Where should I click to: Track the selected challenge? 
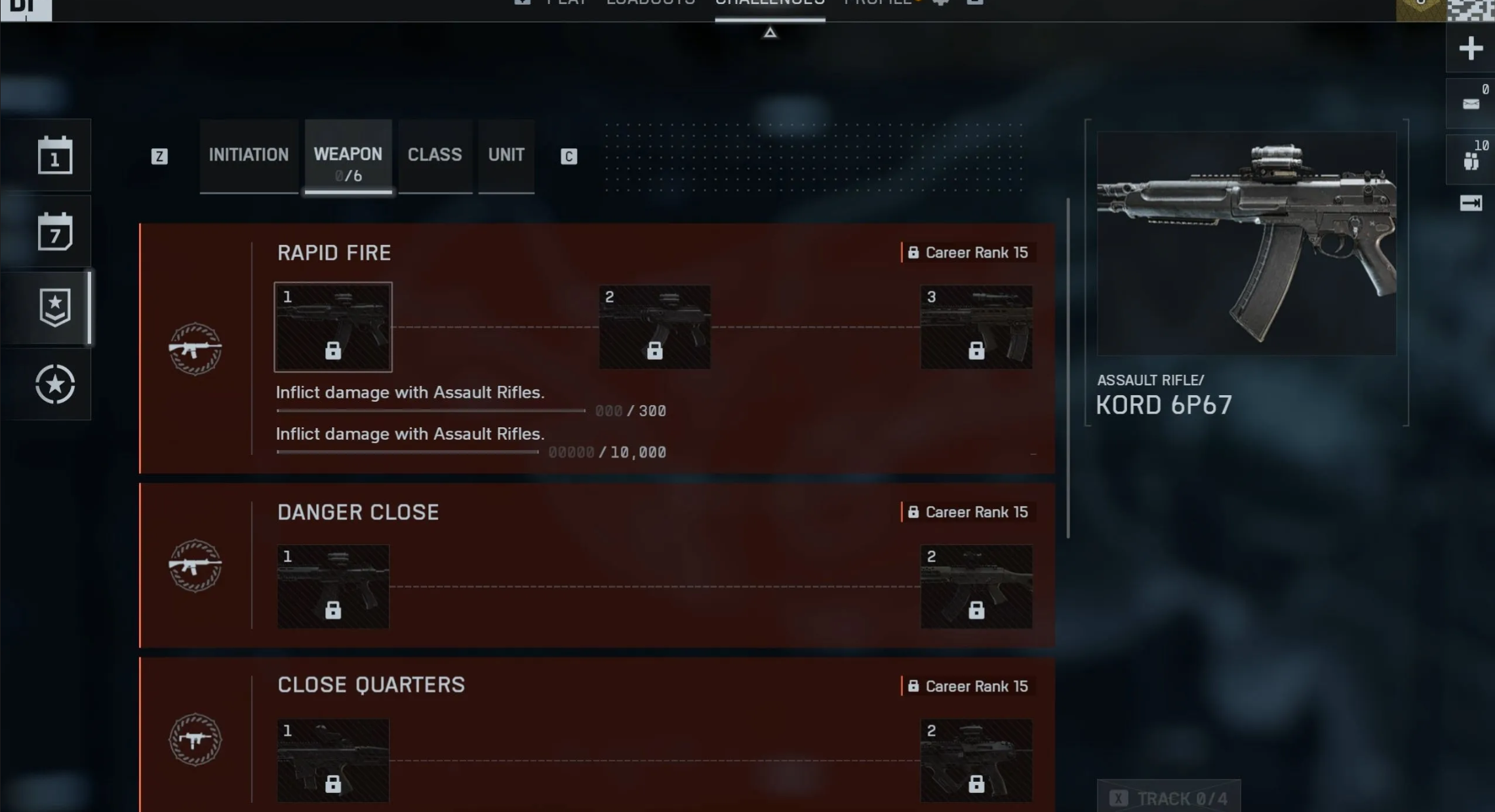pos(1169,798)
